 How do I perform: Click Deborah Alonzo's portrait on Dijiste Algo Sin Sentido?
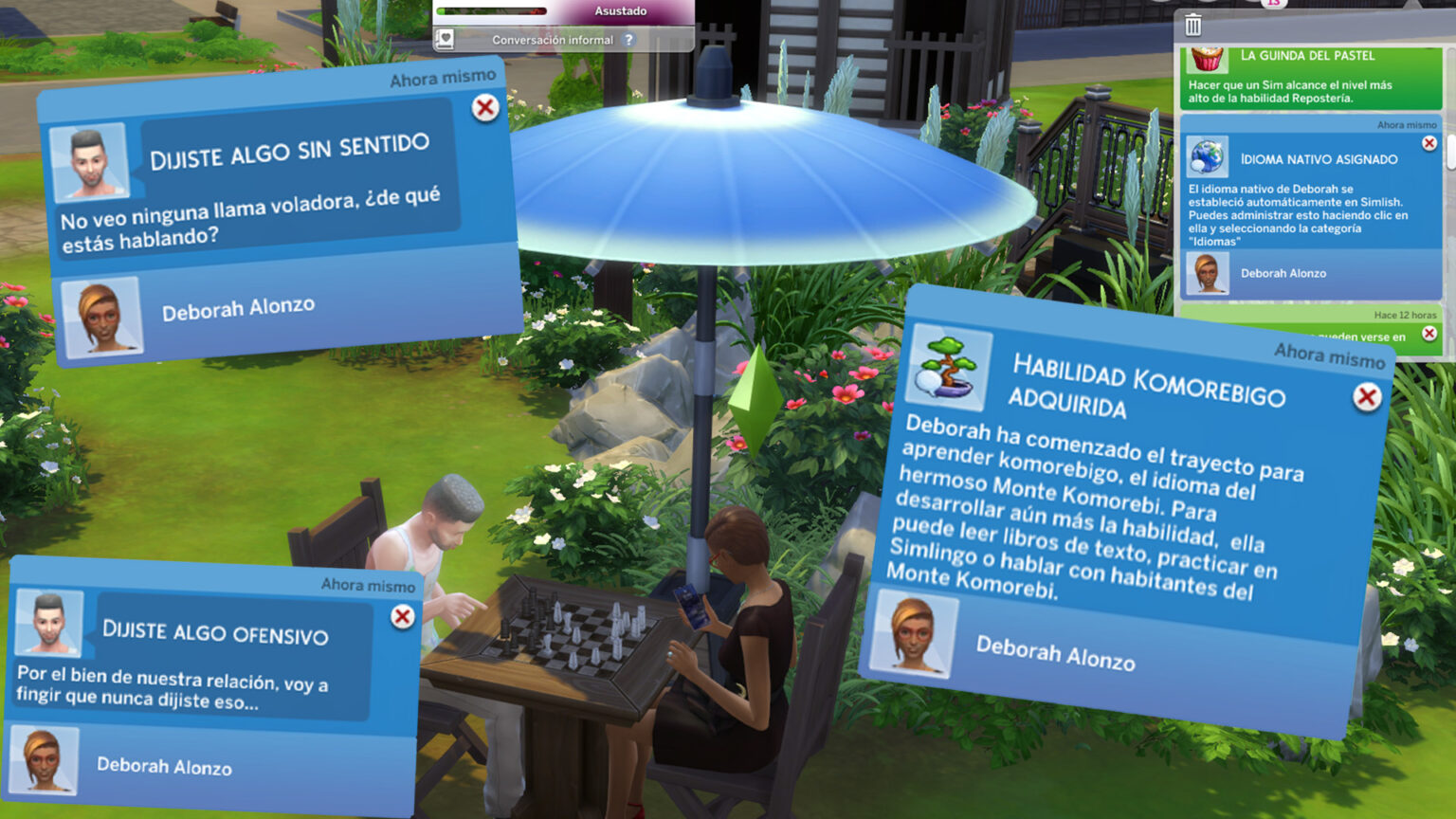pos(102,316)
